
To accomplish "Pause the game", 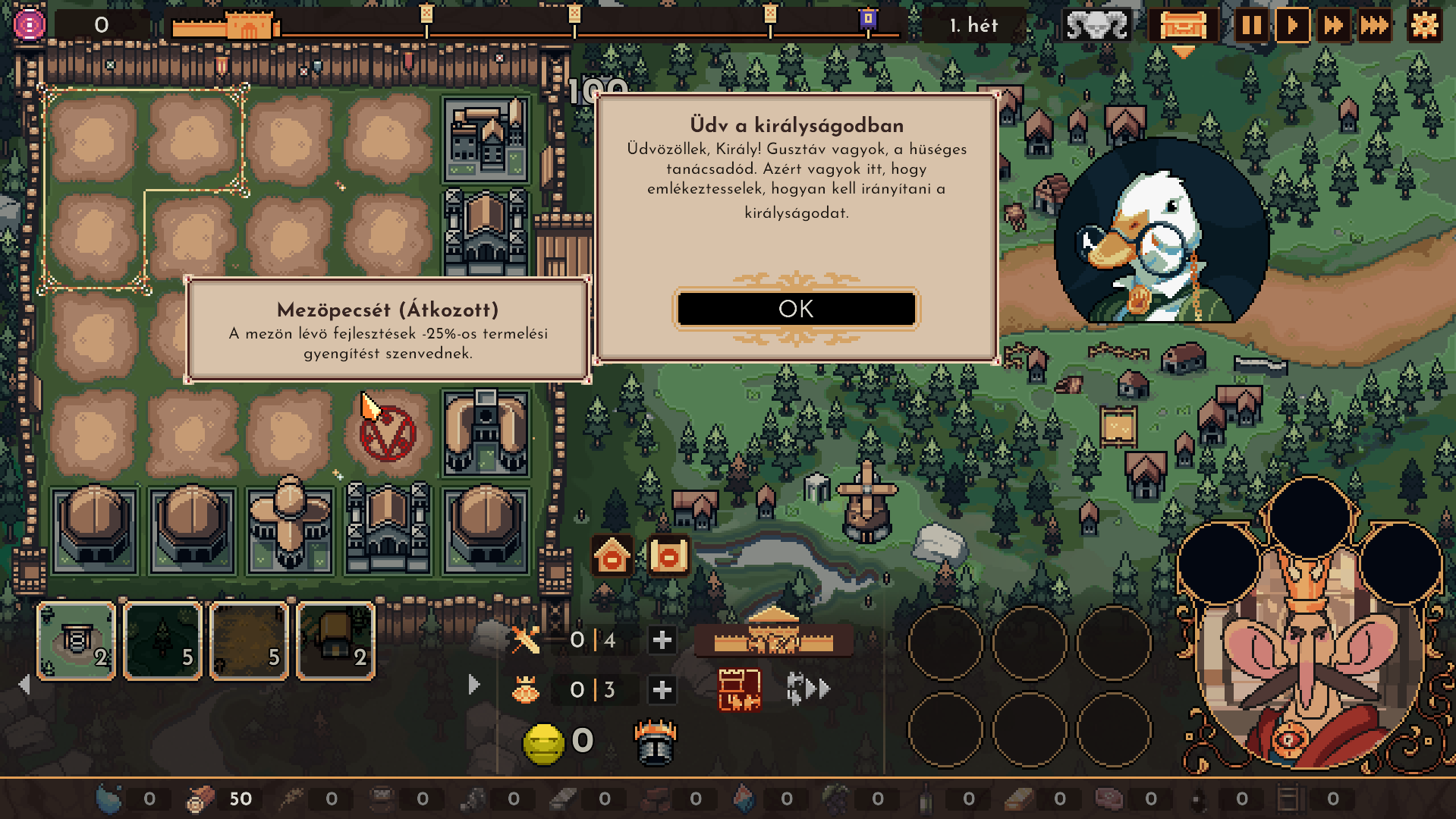I will pyautogui.click(x=1250, y=26).
